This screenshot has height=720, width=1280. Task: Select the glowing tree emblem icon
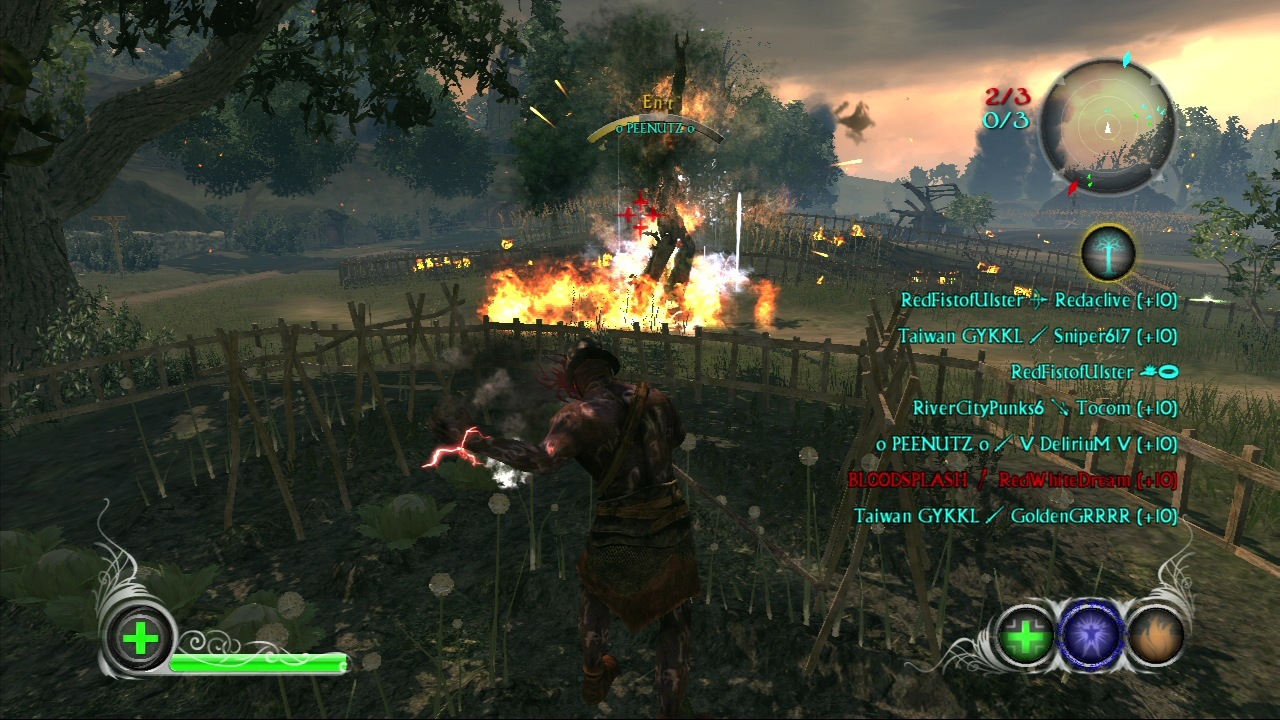pos(1107,252)
